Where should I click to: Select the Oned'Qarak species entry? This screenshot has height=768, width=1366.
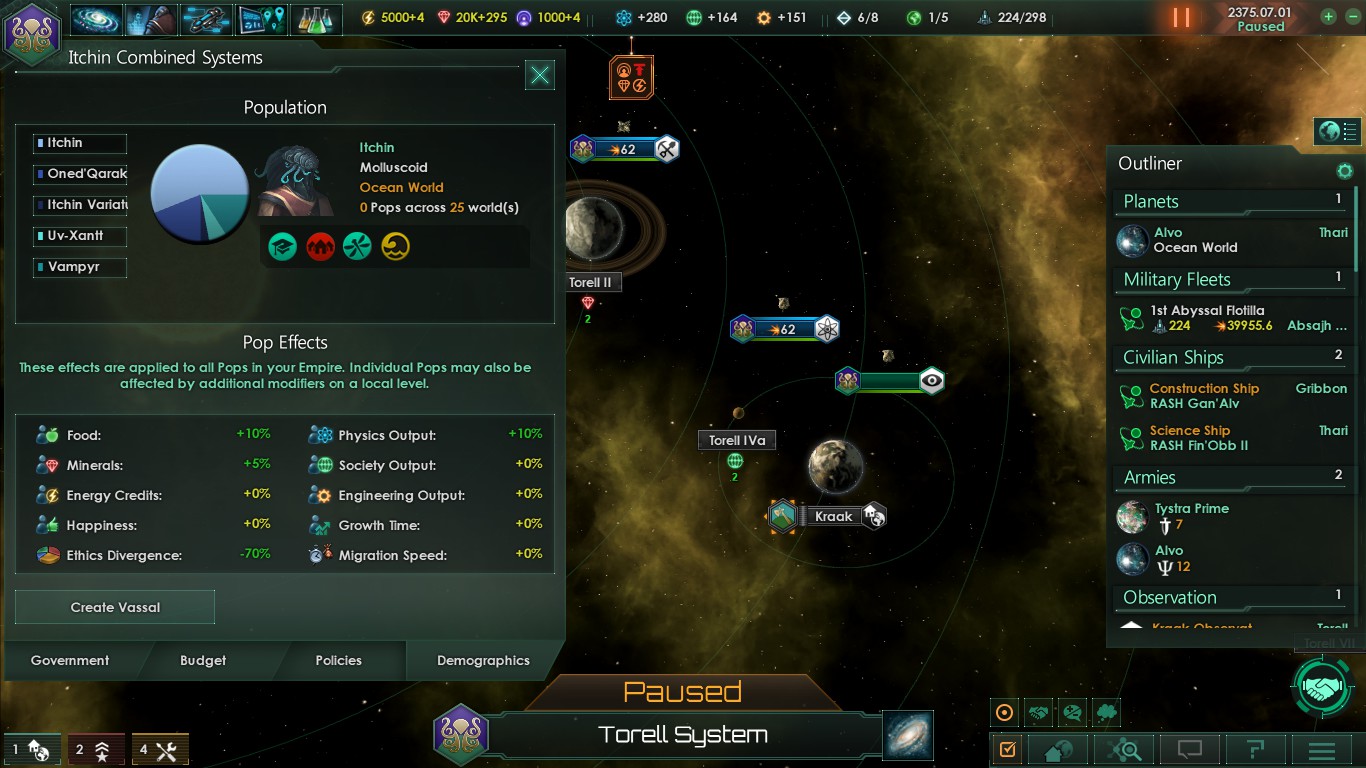tap(80, 174)
